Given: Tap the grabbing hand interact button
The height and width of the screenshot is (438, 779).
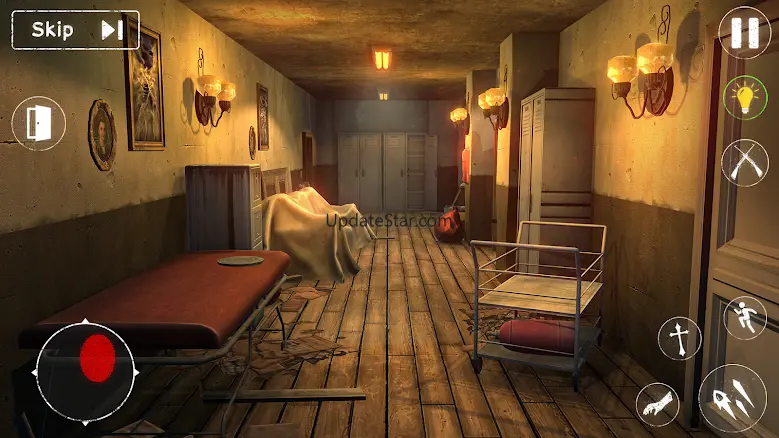Looking at the screenshot, I should click(x=657, y=404).
